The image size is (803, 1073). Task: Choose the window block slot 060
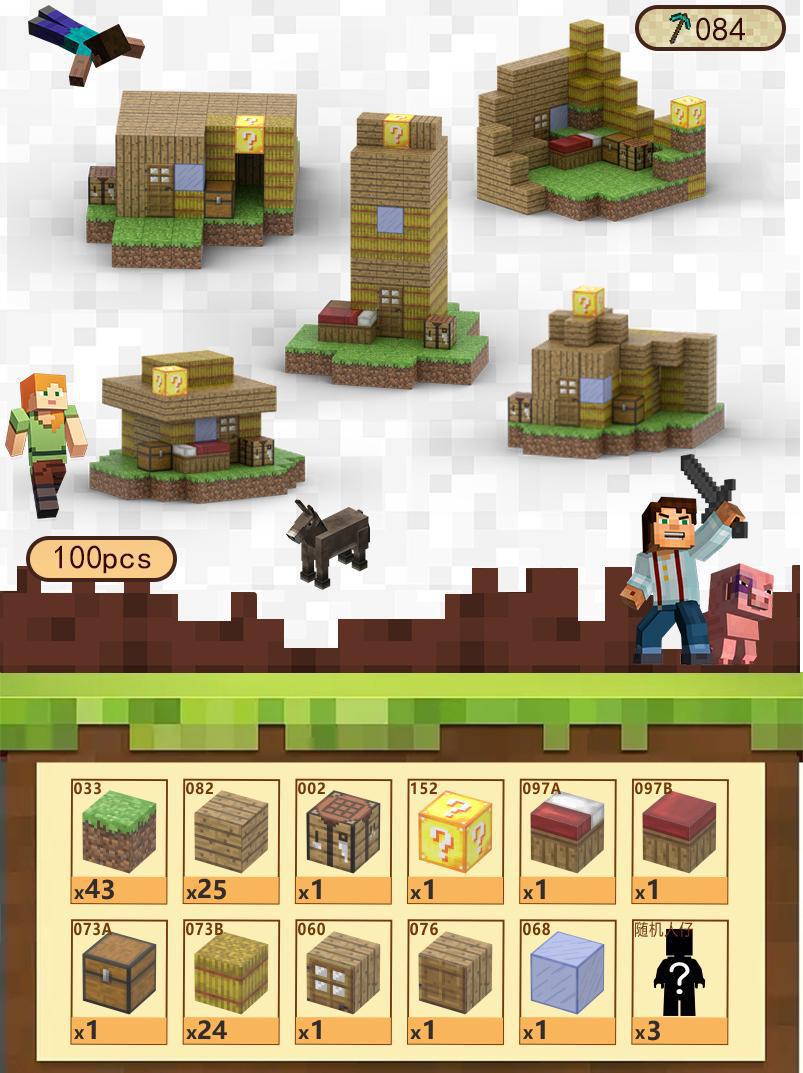[343, 982]
